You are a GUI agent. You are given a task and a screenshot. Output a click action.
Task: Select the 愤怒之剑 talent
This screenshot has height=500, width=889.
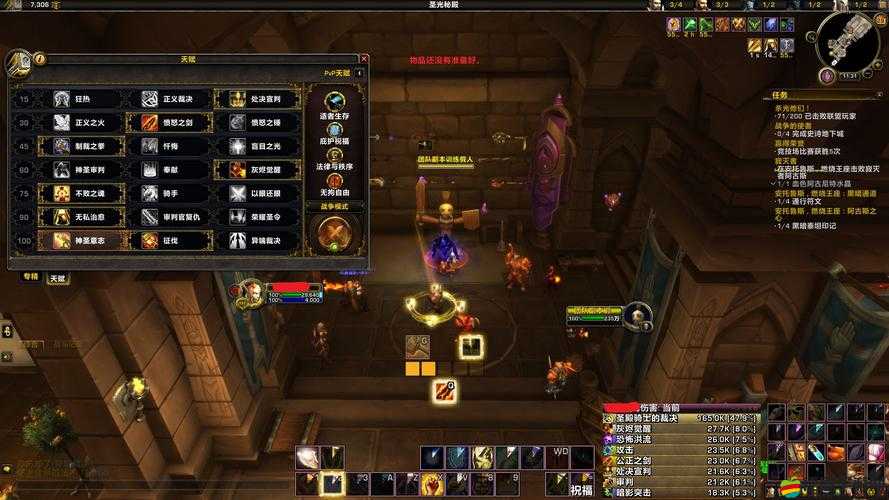tap(168, 122)
